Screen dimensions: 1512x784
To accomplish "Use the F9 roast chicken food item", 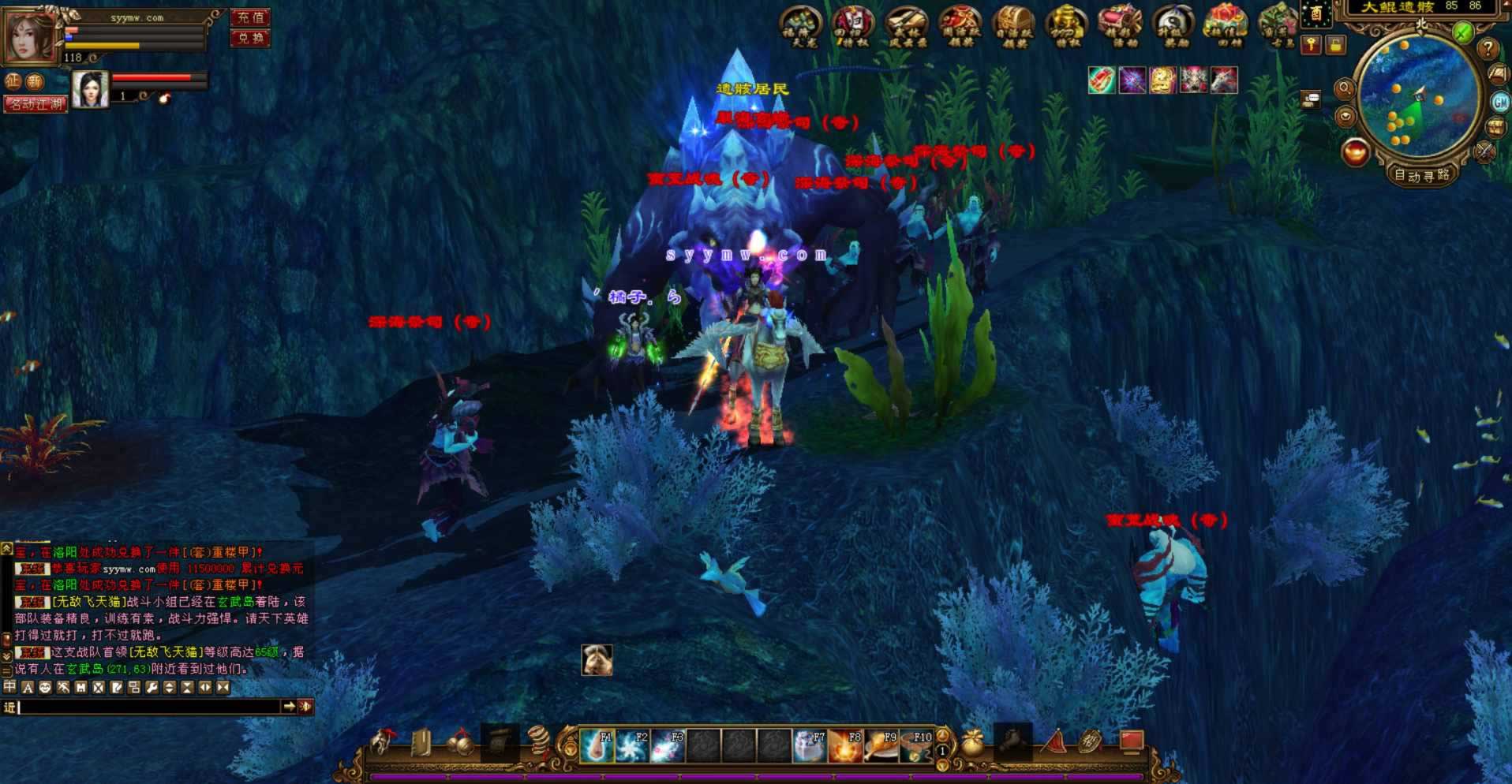I will 880,745.
